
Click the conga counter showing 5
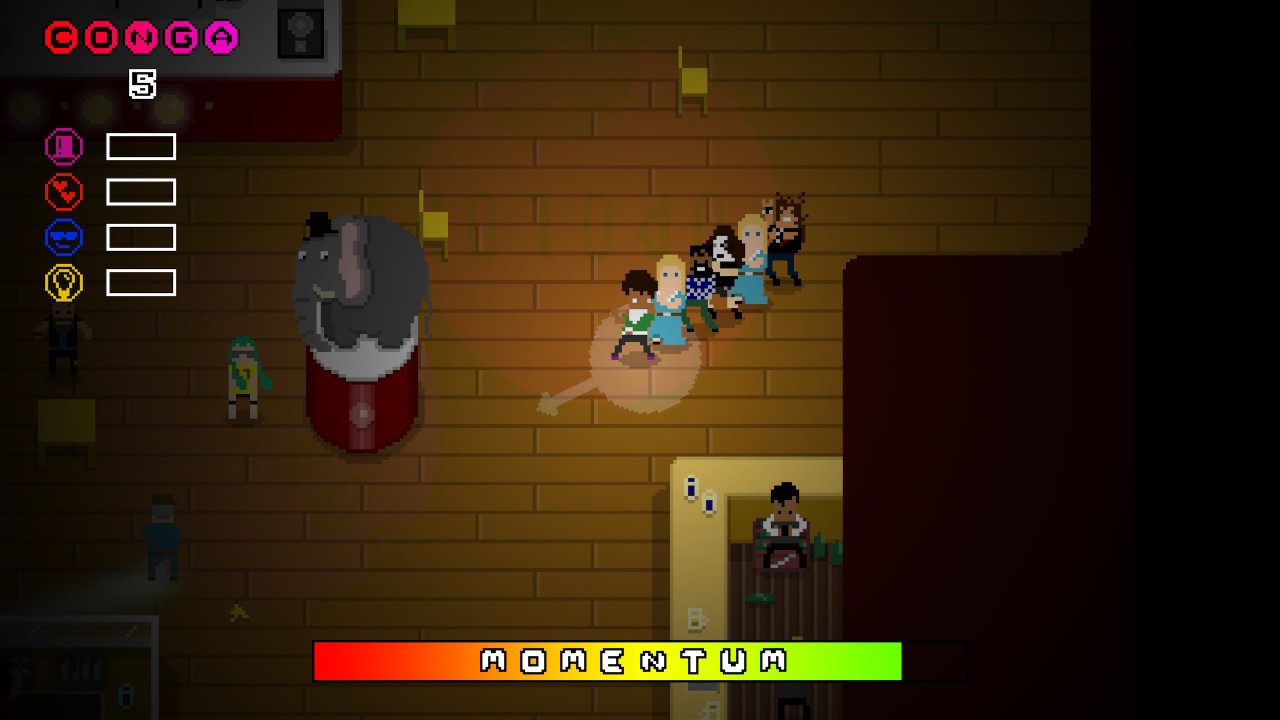pos(143,85)
